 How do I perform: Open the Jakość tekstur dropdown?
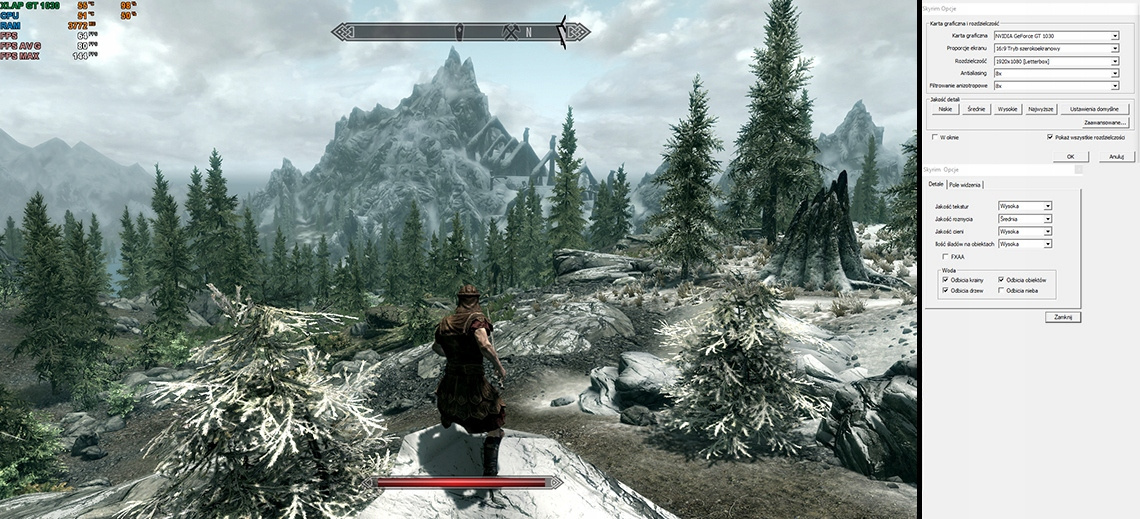tap(1025, 206)
